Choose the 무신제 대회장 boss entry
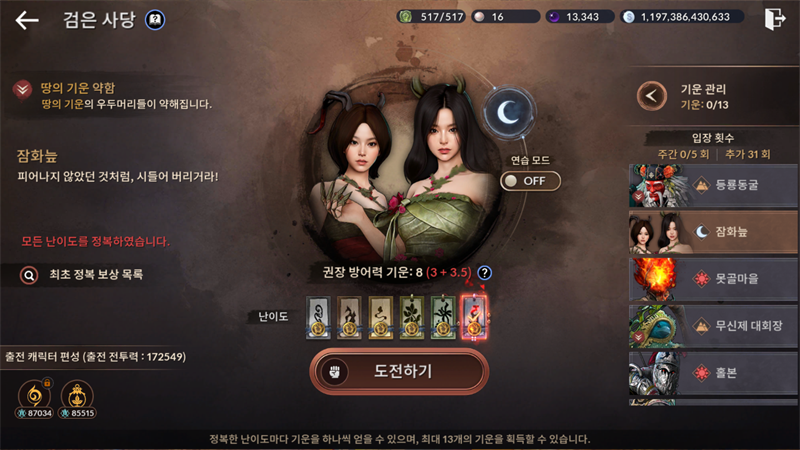The height and width of the screenshot is (450, 800). coord(713,326)
